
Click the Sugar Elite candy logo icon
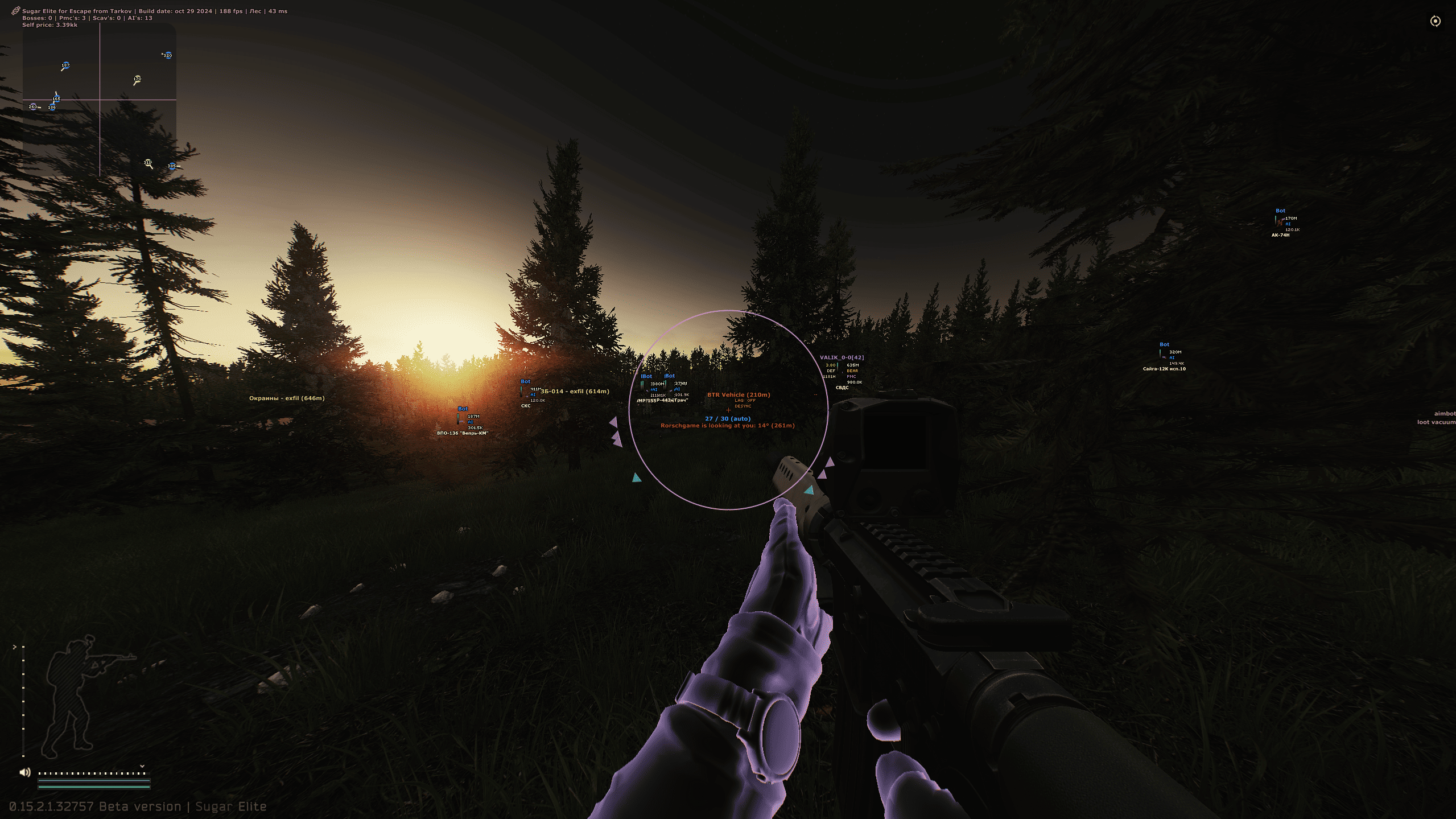point(15,10)
